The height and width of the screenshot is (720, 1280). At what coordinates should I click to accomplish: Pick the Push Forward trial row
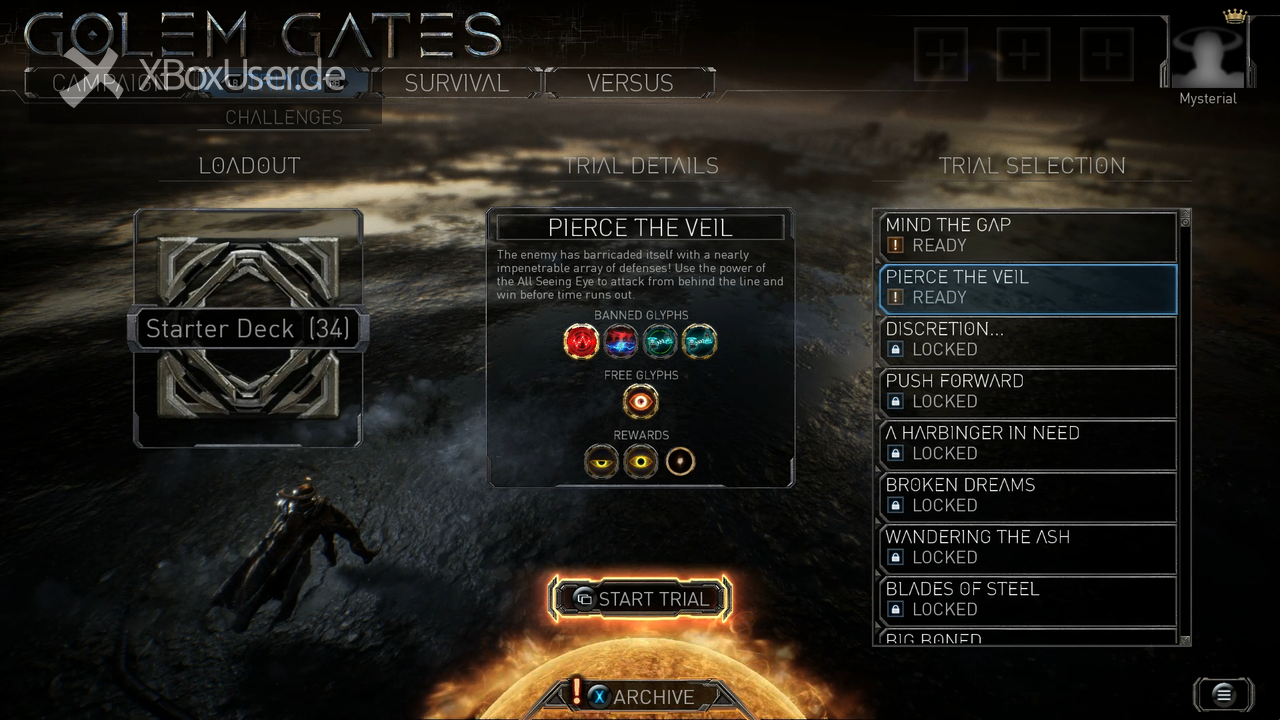pyautogui.click(x=1027, y=392)
